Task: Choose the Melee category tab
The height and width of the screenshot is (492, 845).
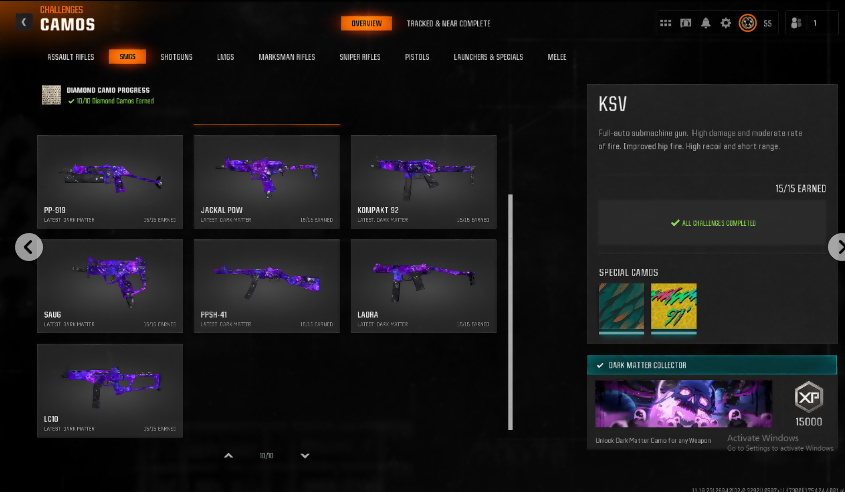Action: [557, 57]
